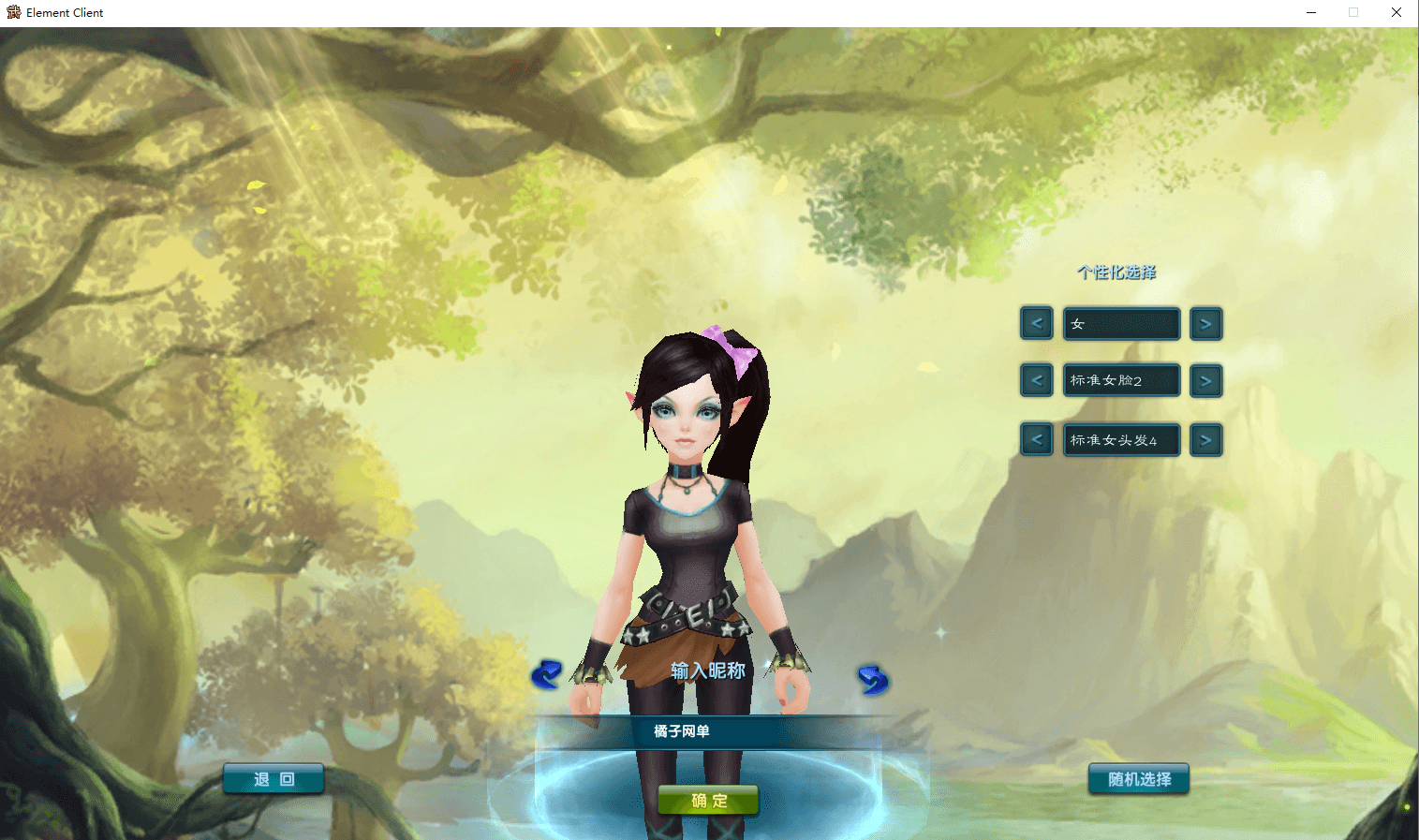Randomize appearance with 随机选择
The image size is (1419, 840).
[x=1138, y=779]
